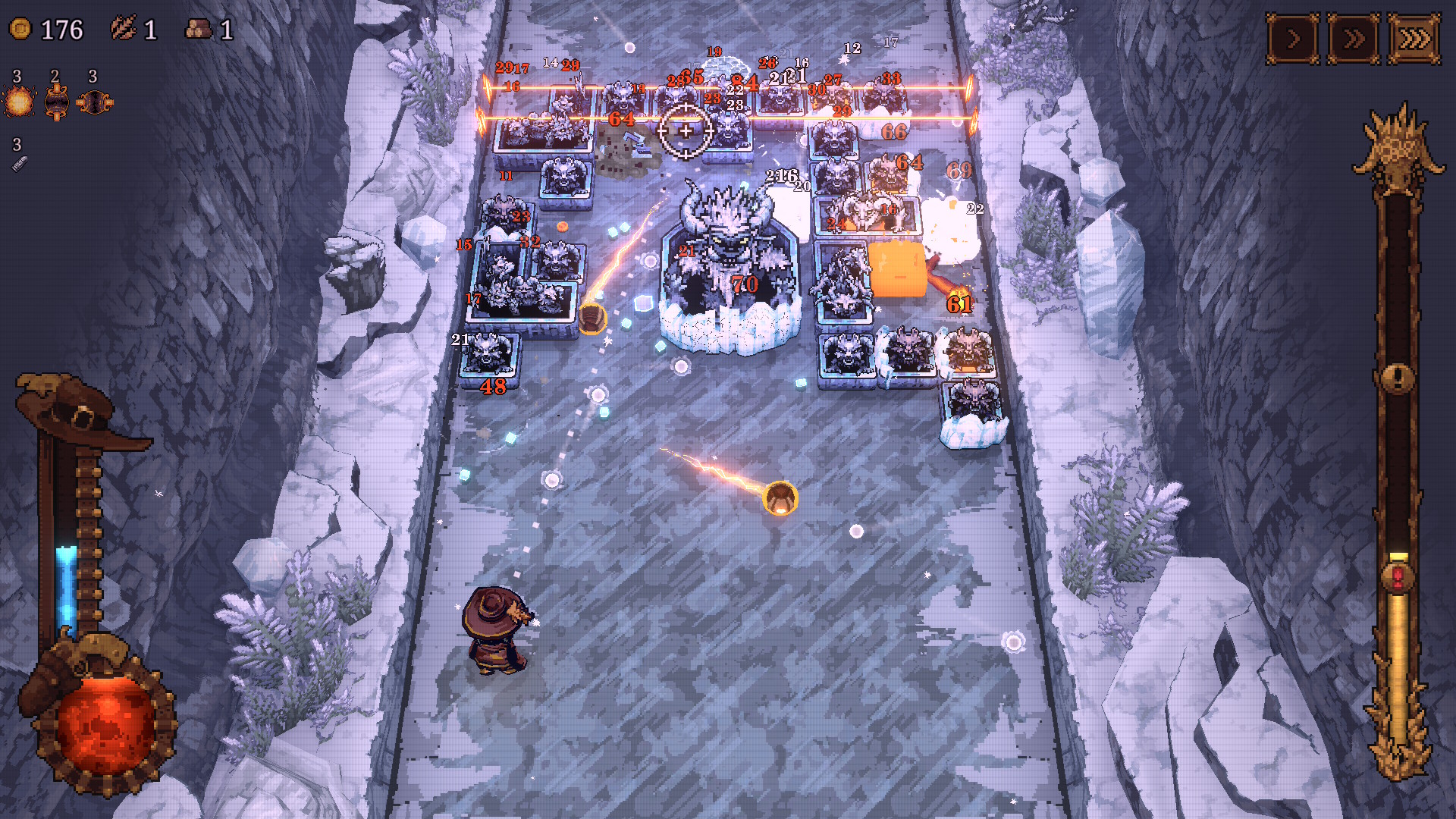Click the flaming fireball ball icon

click(19, 102)
